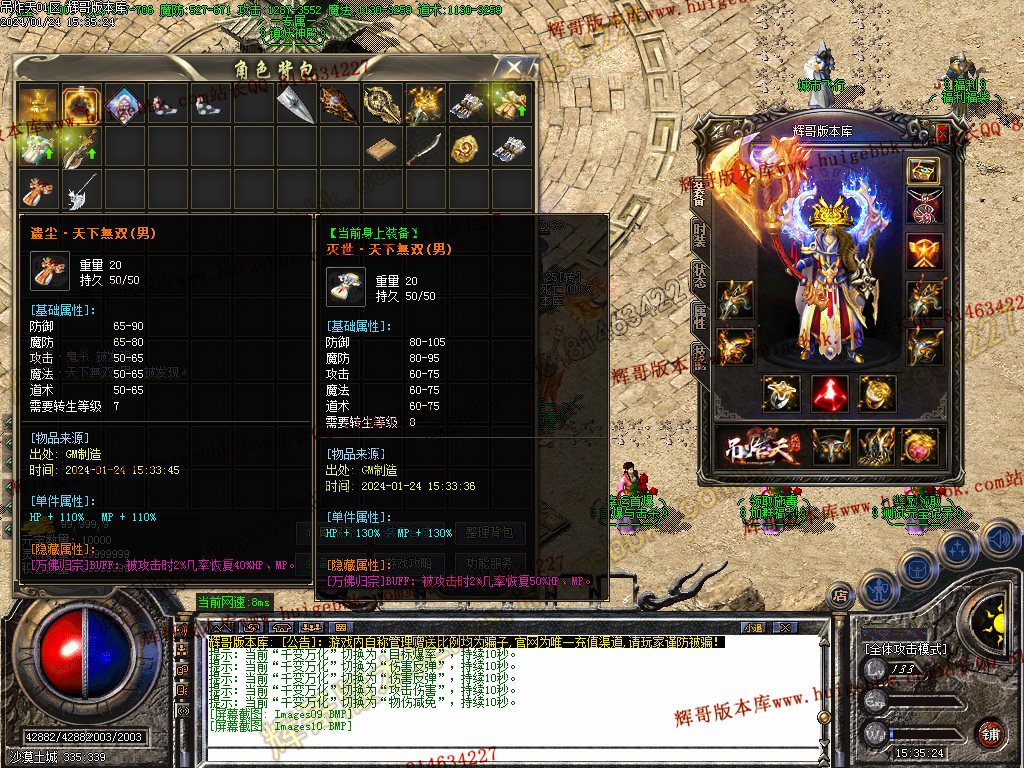1024x768 pixels.
Task: Choose the curved sabre in the bag
Action: click(425, 148)
